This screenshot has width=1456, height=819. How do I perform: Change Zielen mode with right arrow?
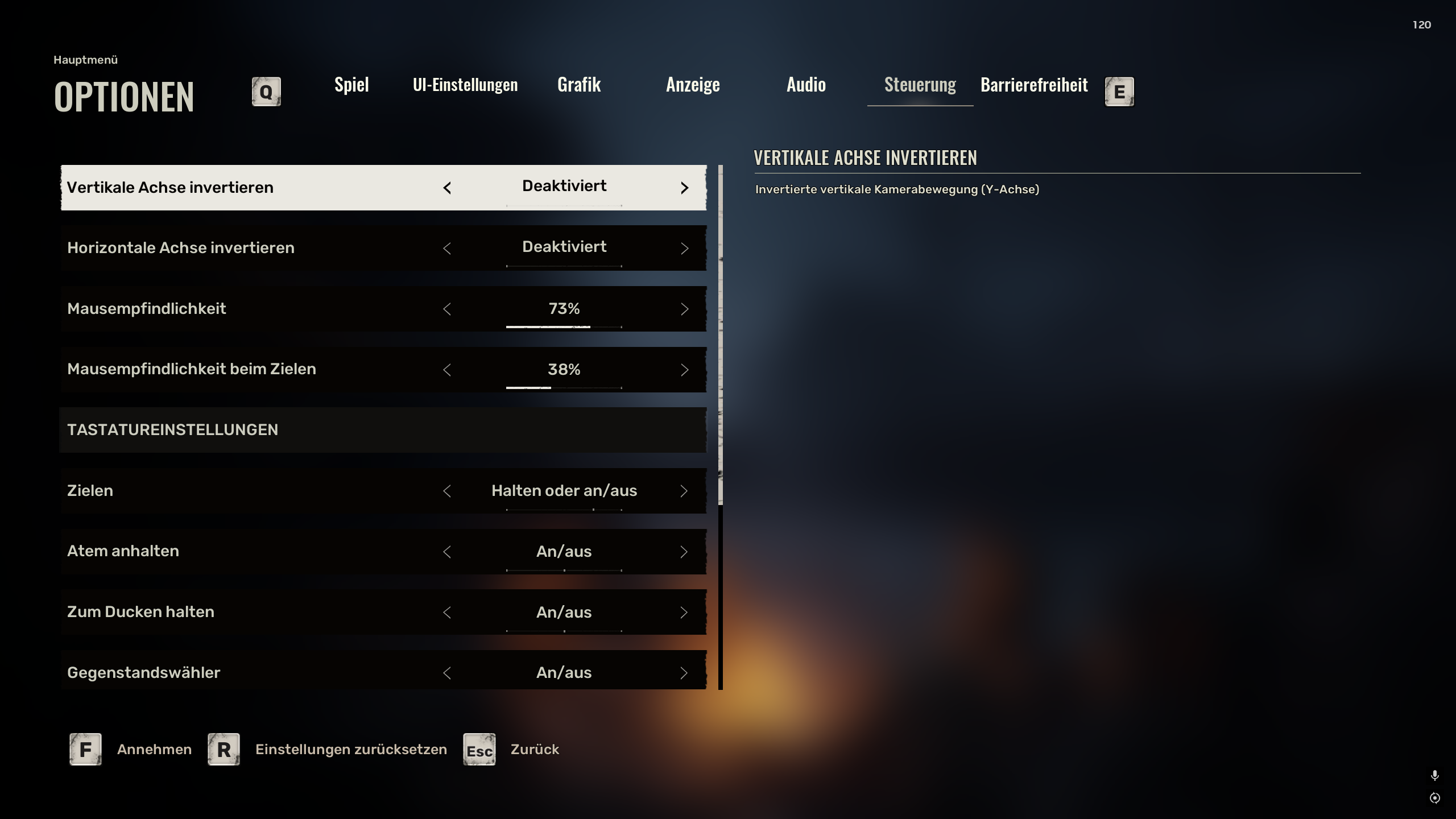684,491
